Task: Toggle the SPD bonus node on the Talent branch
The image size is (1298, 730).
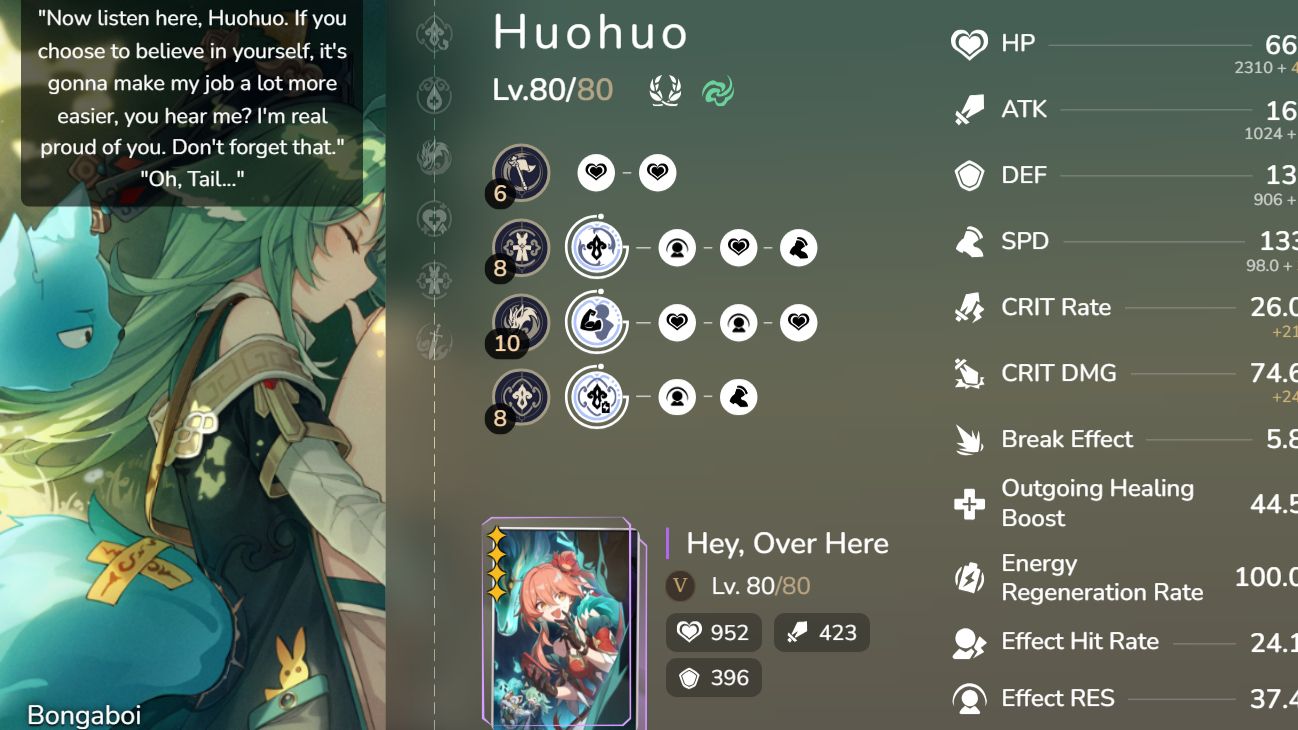Action: pos(738,396)
